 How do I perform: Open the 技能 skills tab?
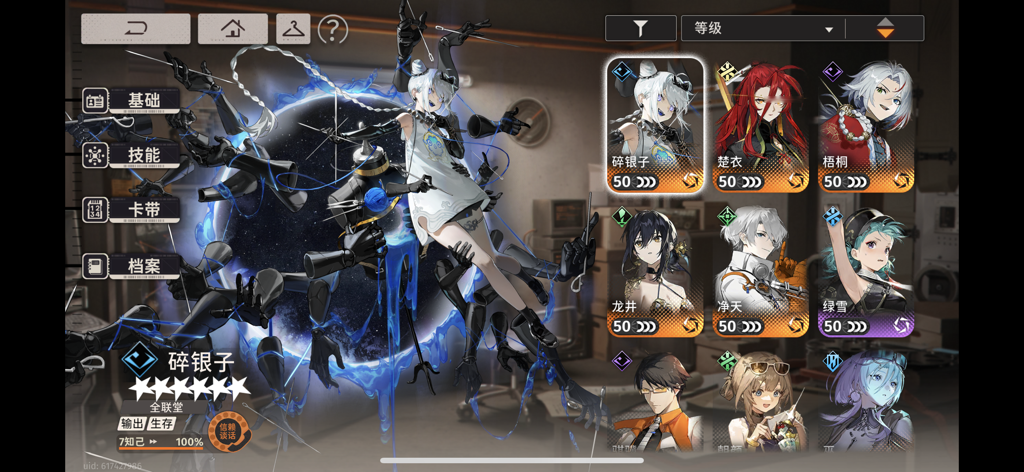(x=133, y=155)
